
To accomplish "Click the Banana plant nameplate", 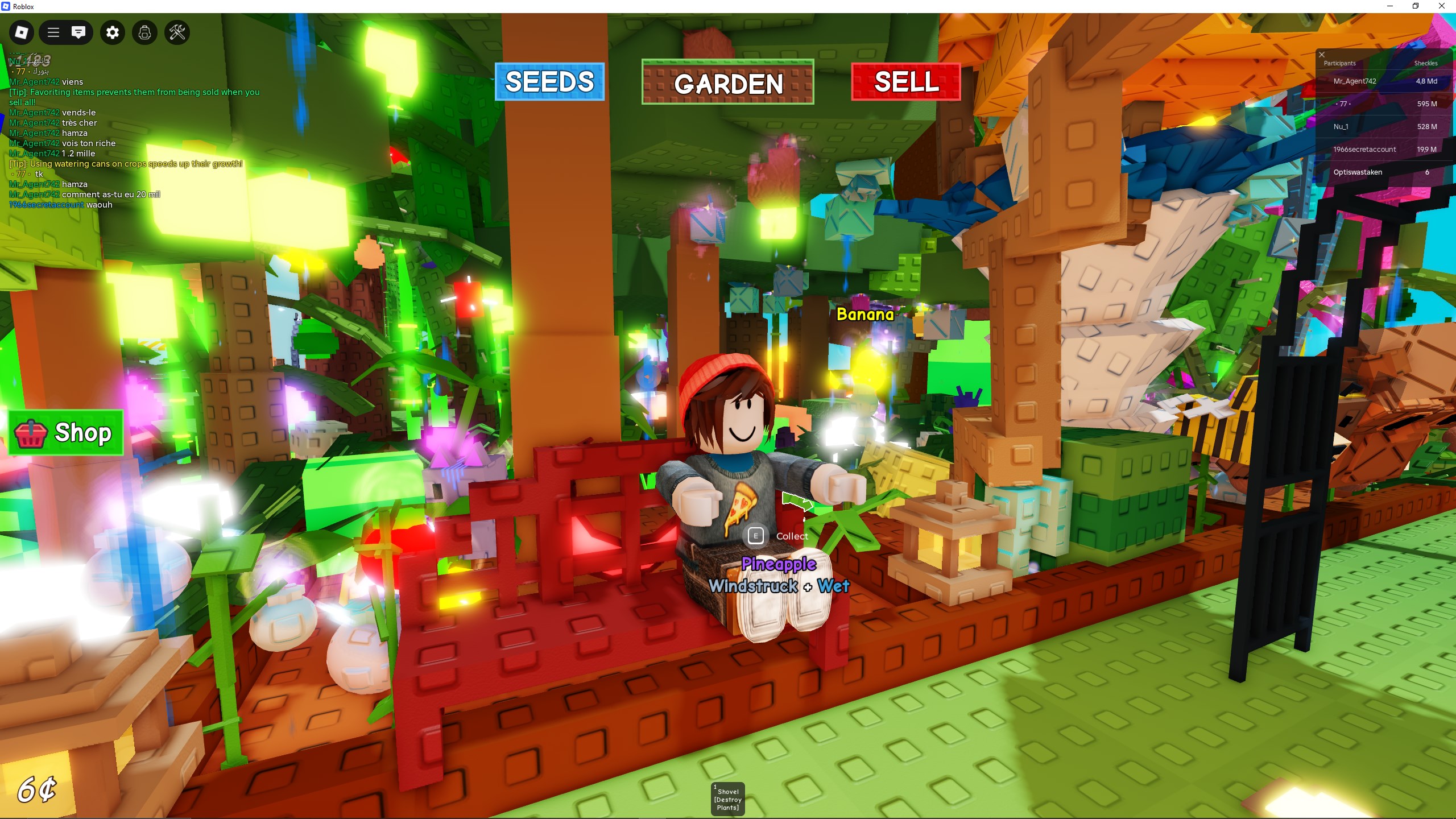I will (865, 315).
